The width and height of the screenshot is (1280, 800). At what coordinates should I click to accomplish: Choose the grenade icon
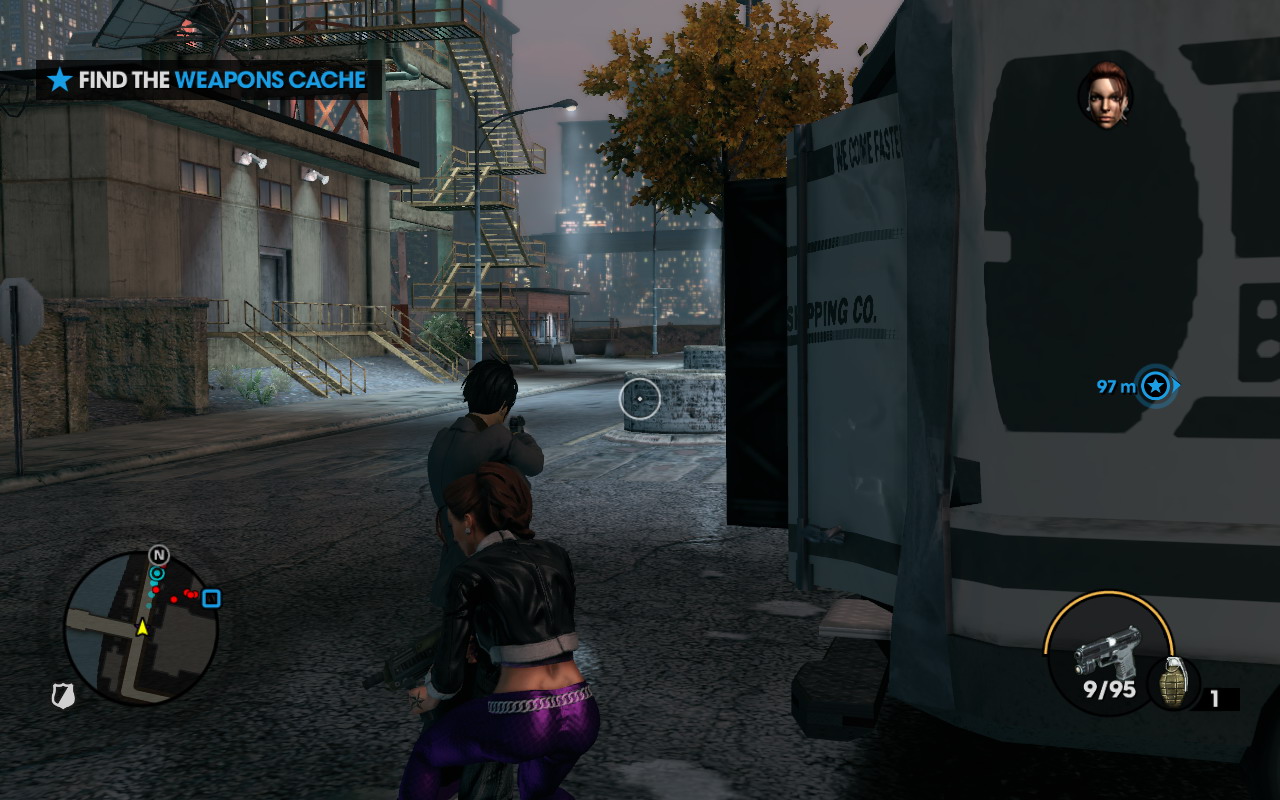(1174, 683)
